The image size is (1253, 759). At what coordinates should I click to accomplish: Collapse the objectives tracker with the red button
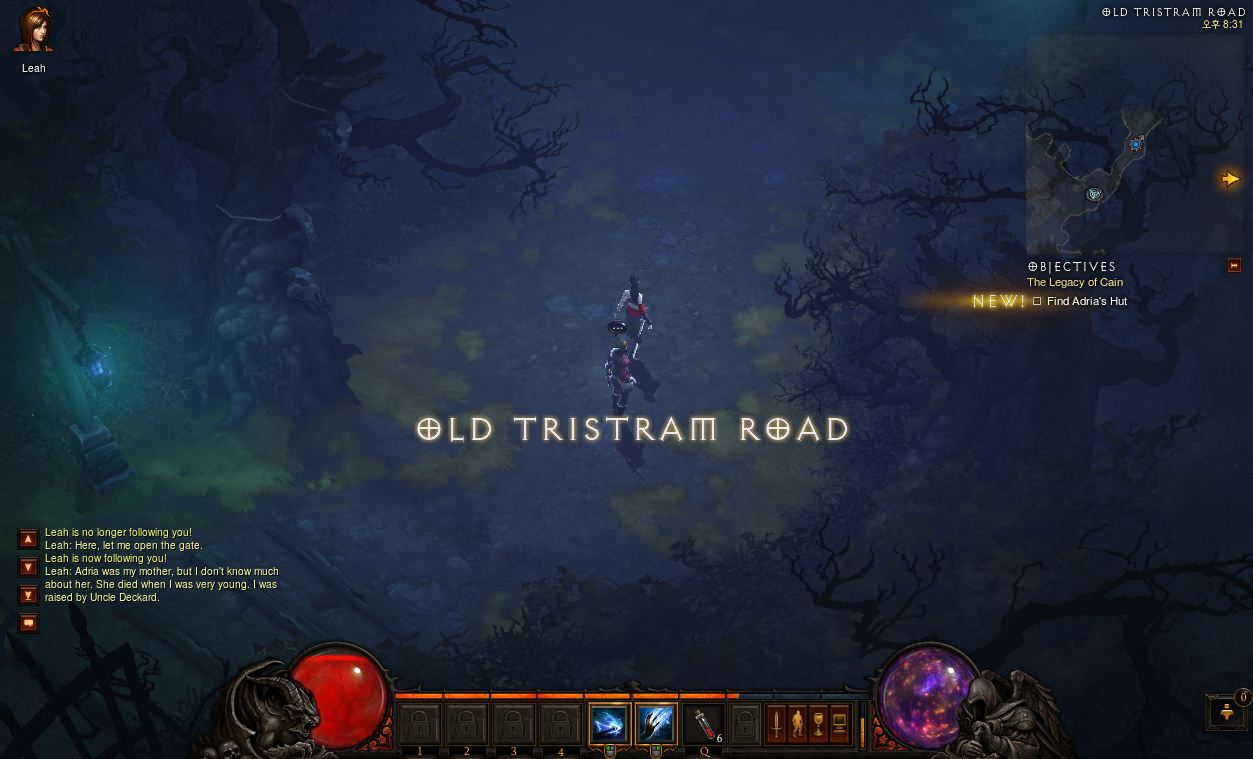tap(1234, 265)
